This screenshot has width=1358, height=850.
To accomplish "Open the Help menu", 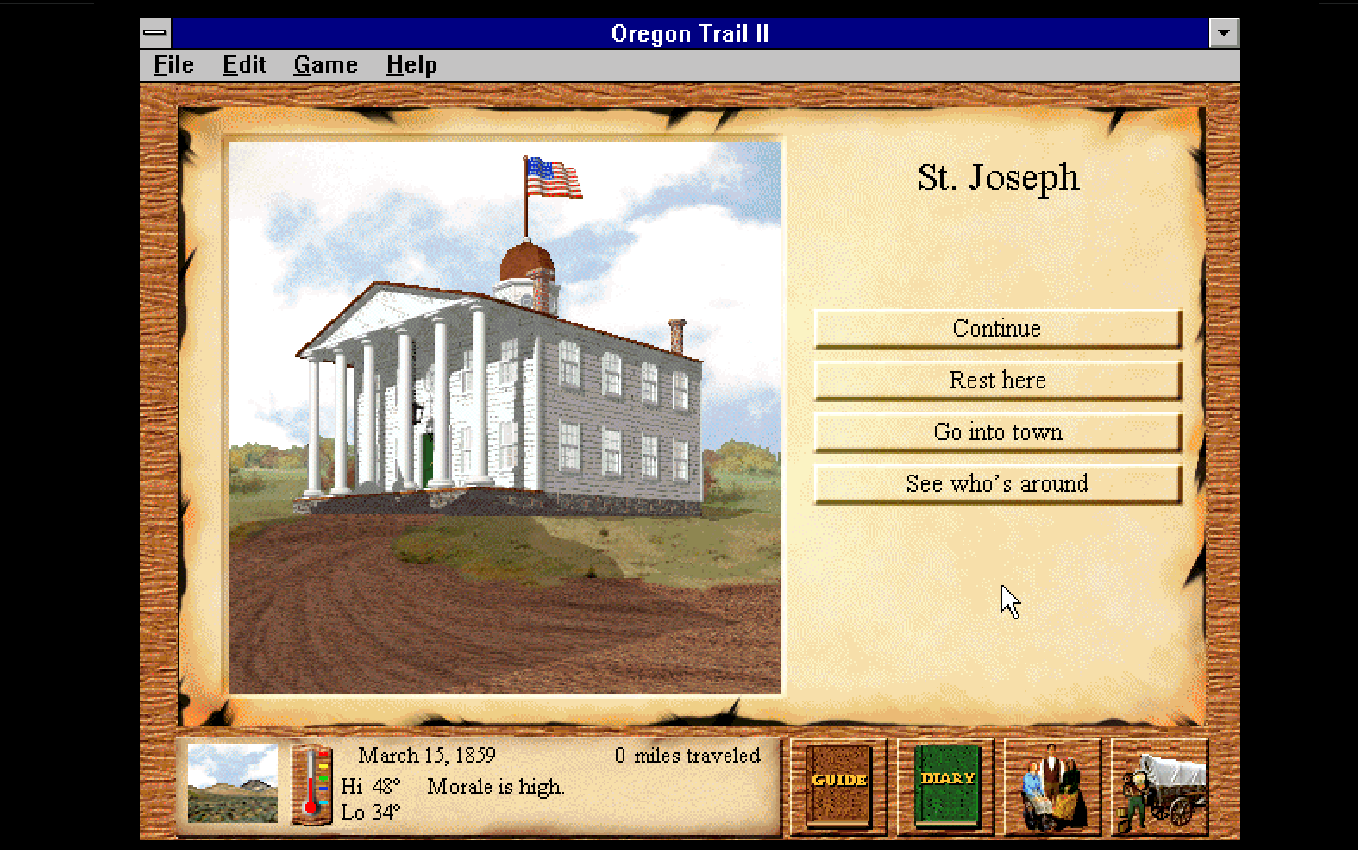I will [x=411, y=65].
